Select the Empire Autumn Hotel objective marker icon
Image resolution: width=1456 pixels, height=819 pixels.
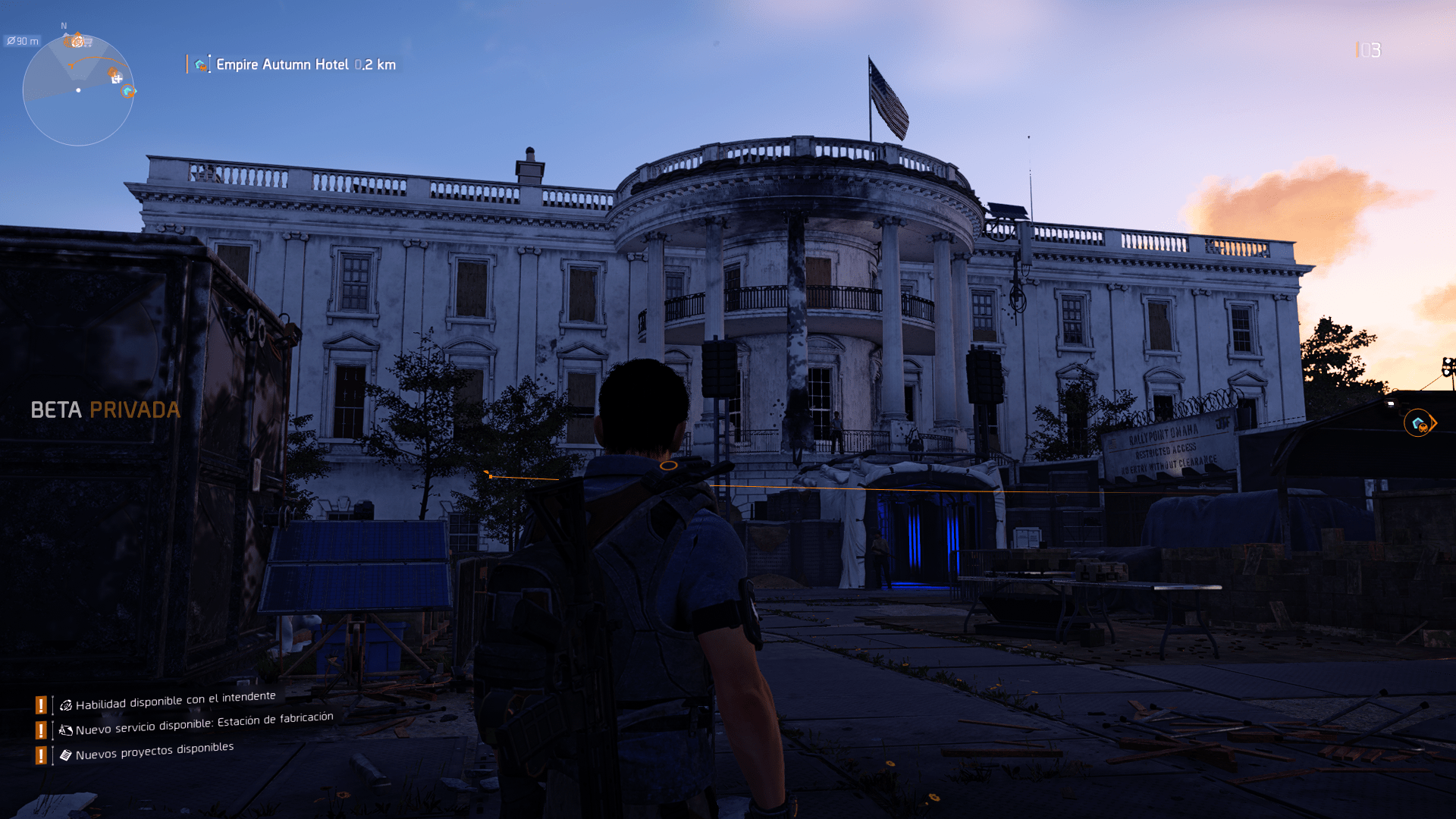coord(199,65)
